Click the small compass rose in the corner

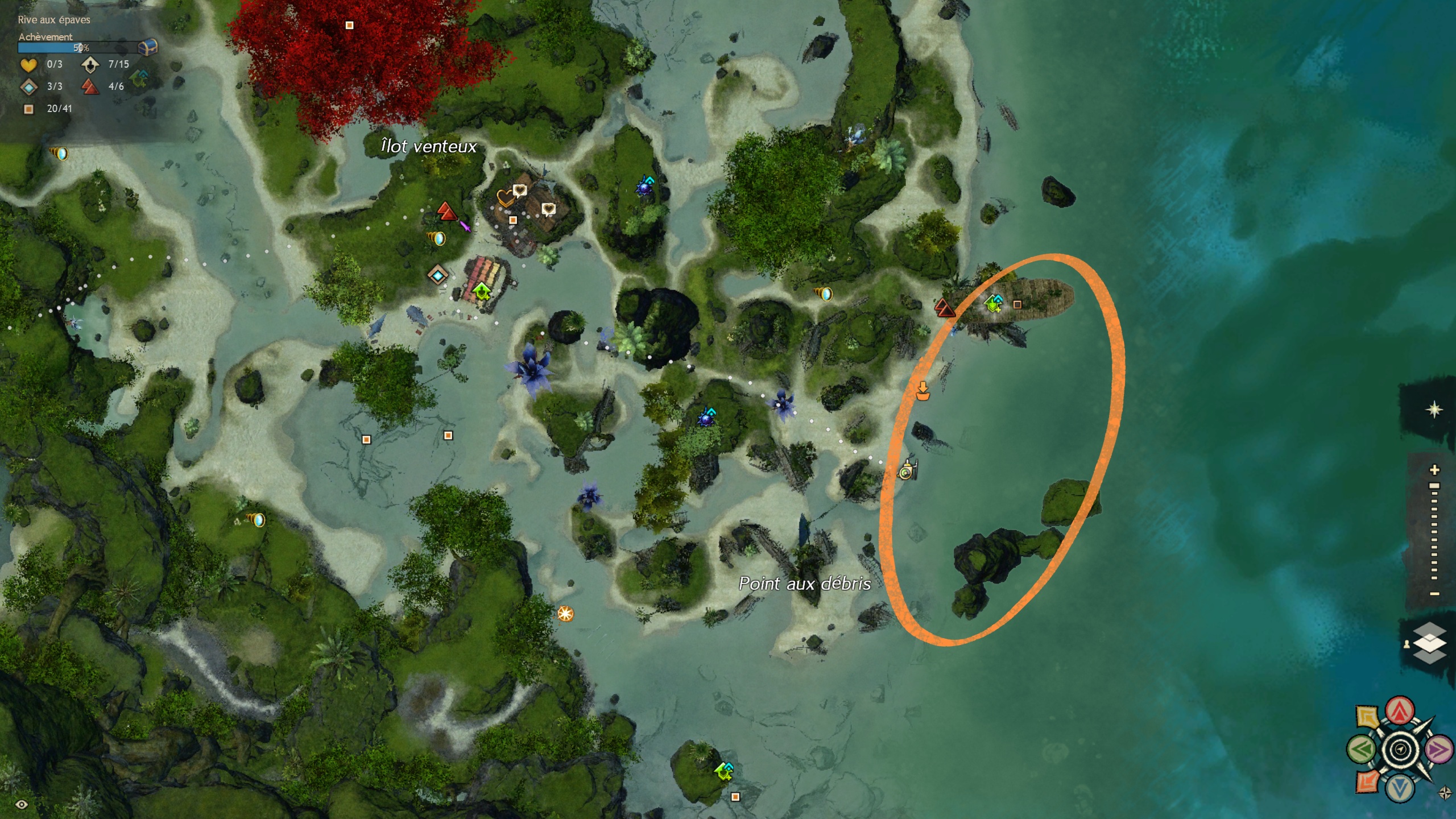click(x=1445, y=793)
